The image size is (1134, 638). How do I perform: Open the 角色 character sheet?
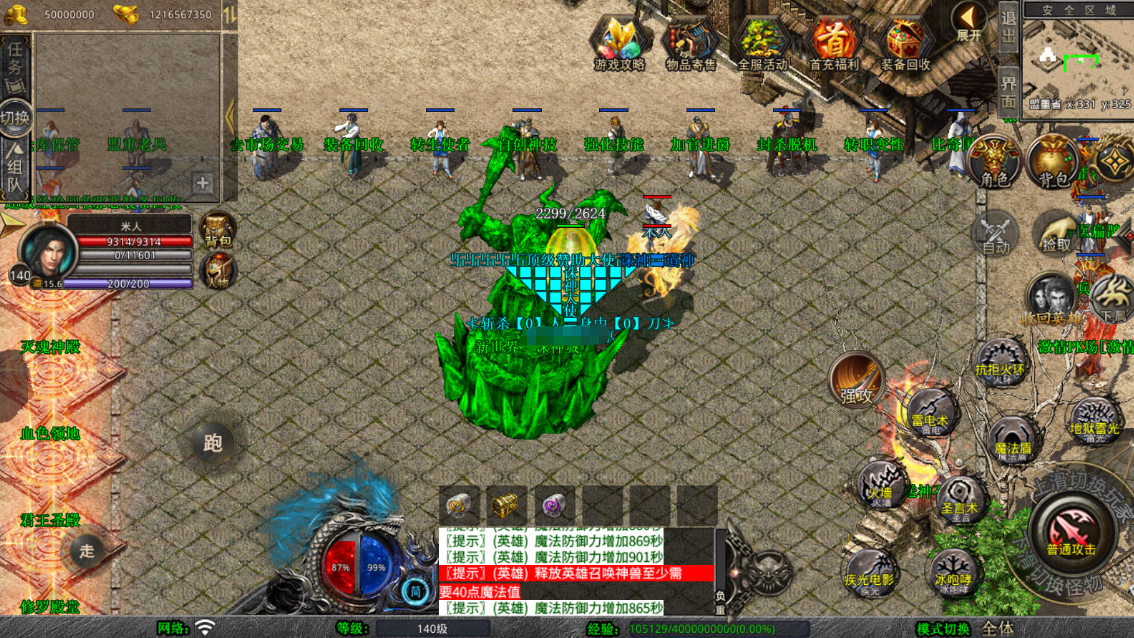[x=995, y=162]
